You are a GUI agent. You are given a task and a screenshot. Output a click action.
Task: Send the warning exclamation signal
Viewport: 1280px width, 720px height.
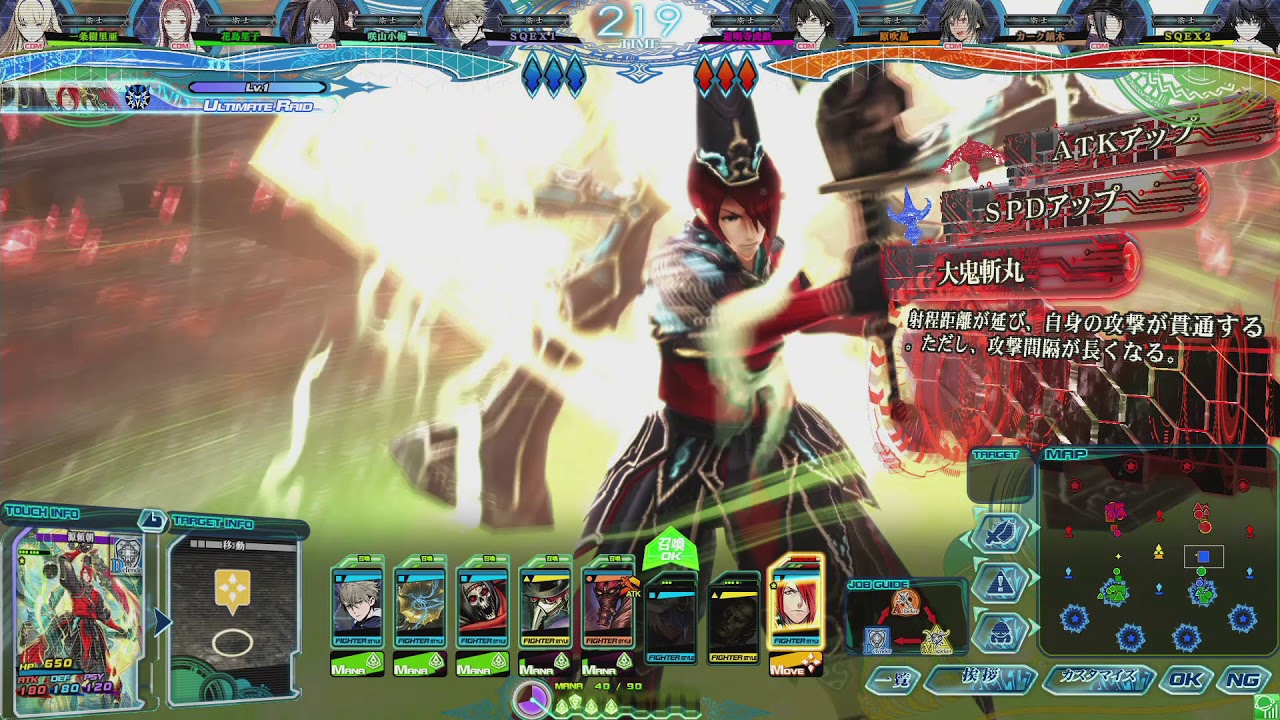coord(1001,582)
